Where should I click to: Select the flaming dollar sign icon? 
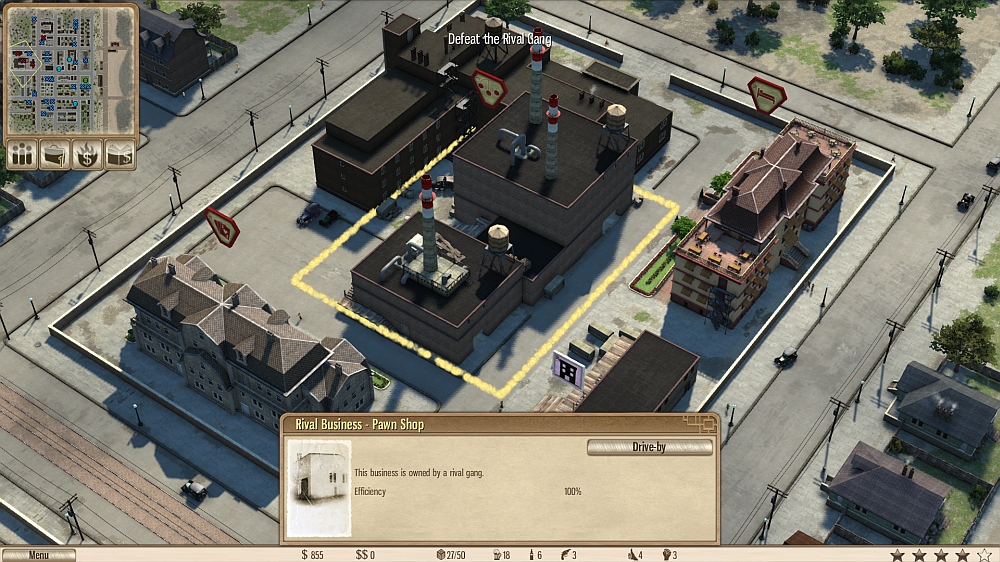coord(88,154)
